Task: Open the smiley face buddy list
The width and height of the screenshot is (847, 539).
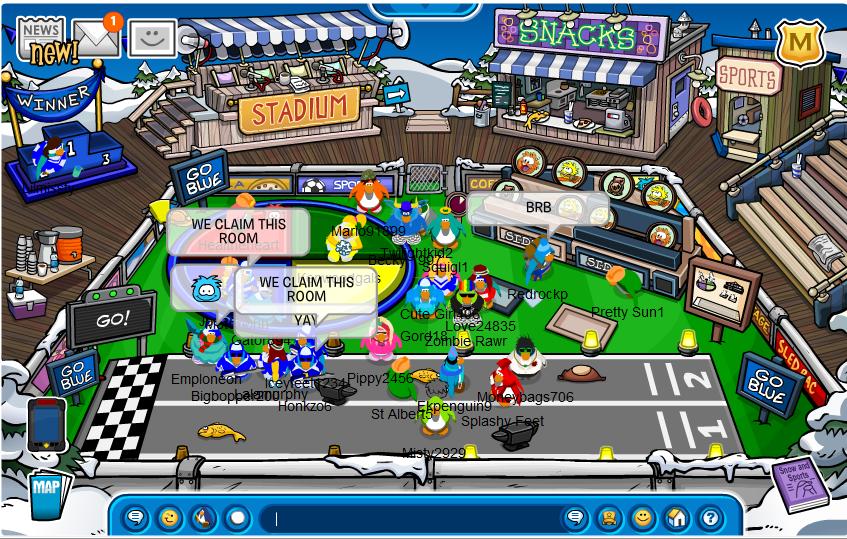Action: [643, 518]
